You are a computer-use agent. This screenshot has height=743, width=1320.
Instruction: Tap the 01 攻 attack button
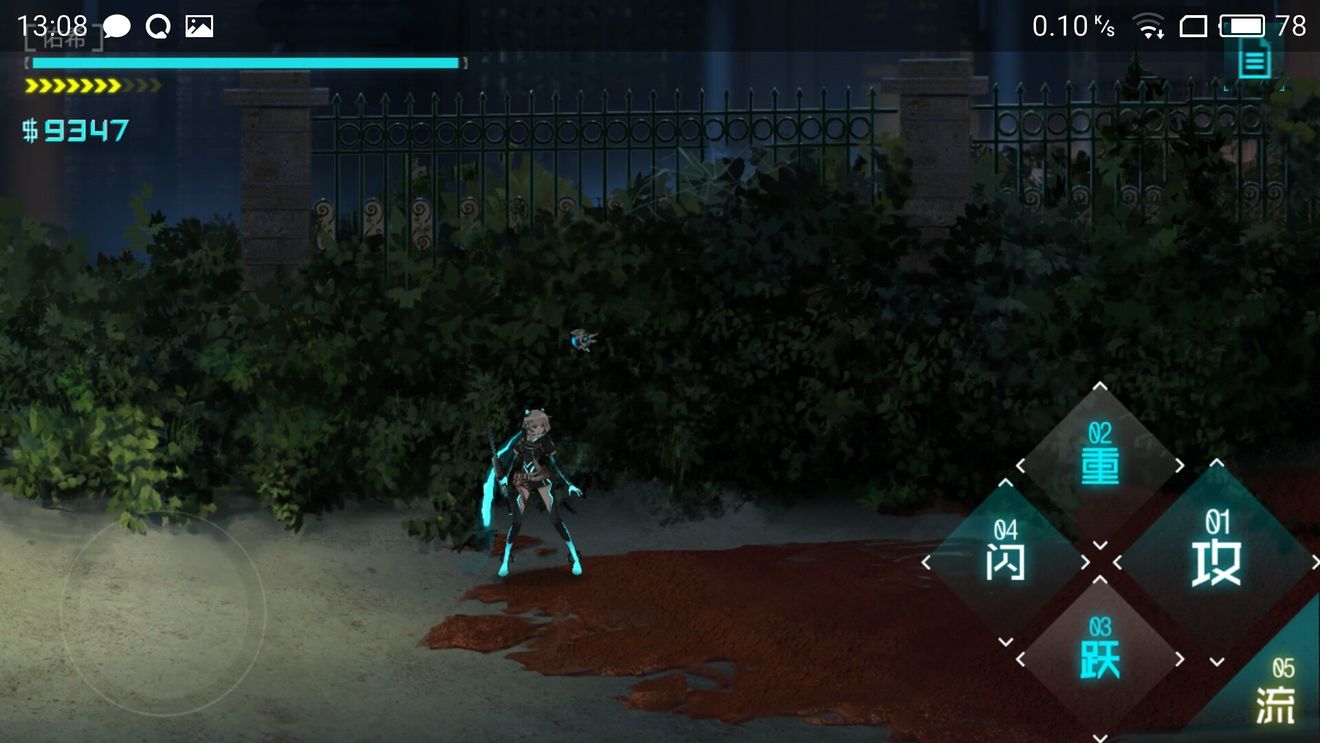tap(1216, 560)
